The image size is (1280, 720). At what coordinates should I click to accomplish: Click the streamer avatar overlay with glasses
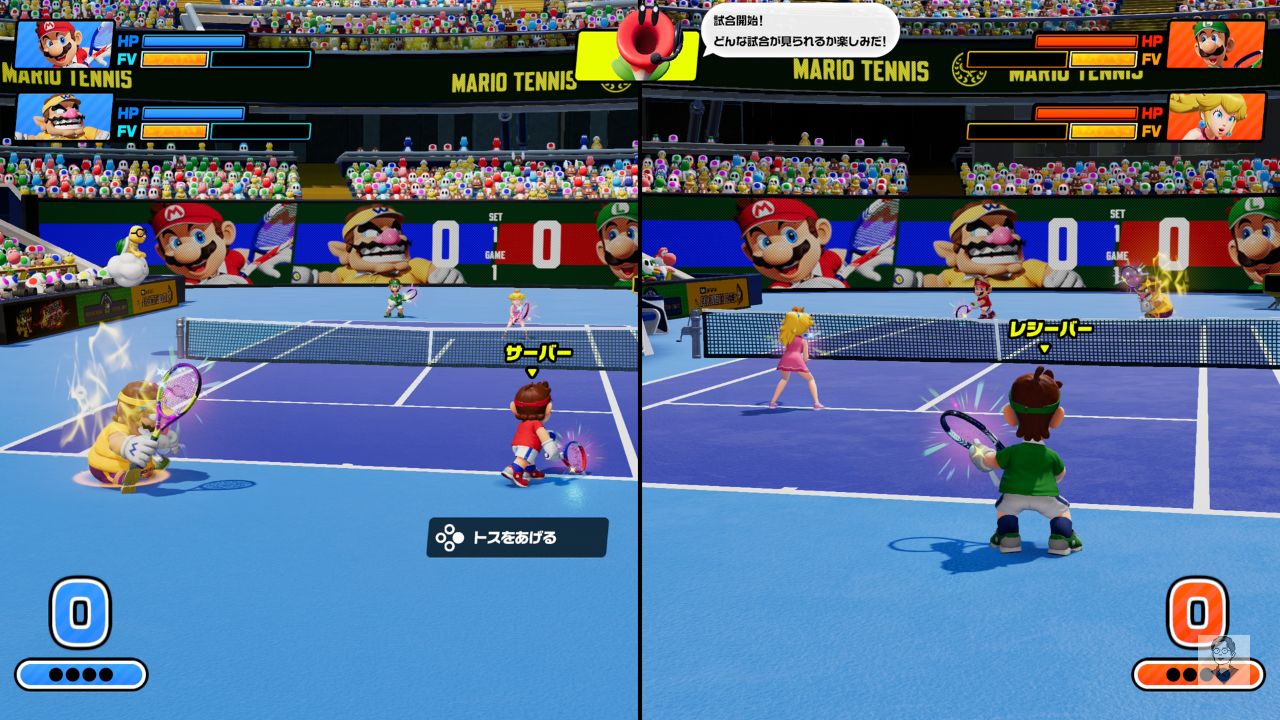pyautogui.click(x=1224, y=657)
